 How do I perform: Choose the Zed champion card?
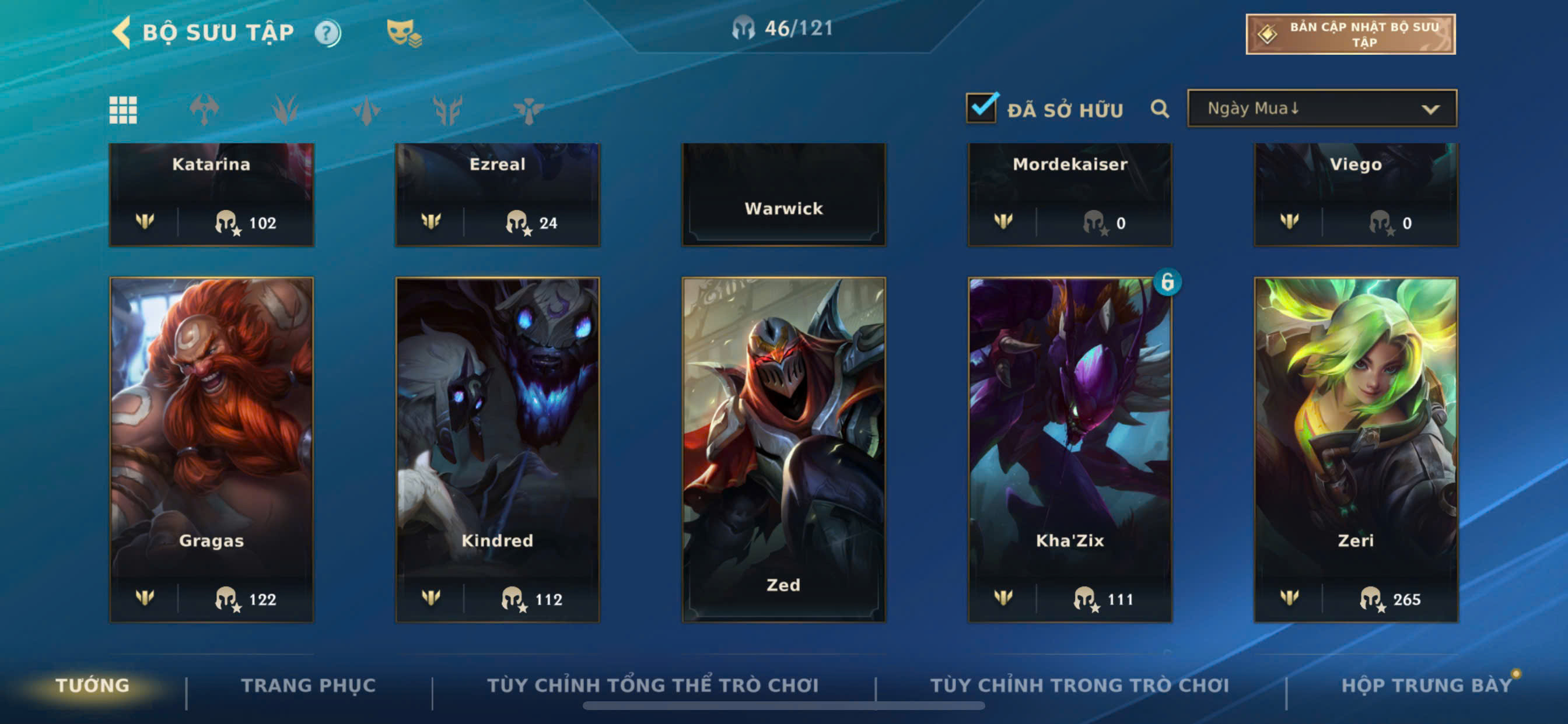(783, 449)
